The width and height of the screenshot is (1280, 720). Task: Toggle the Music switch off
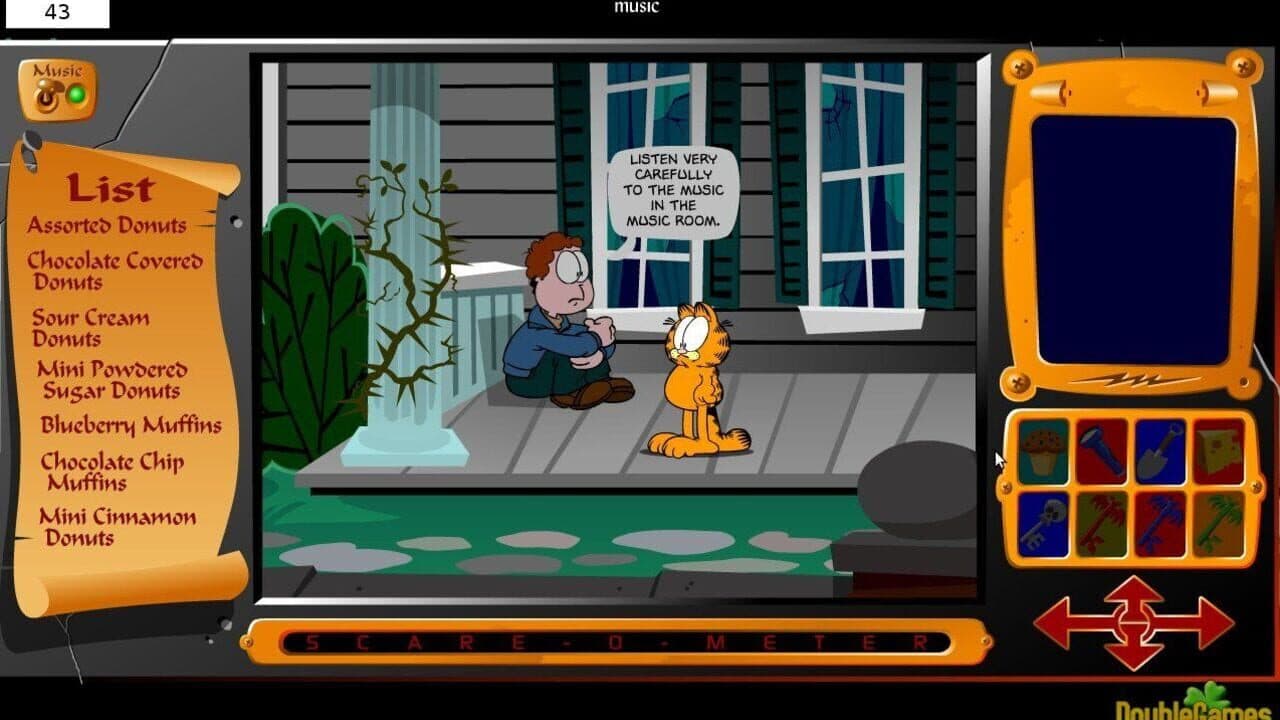48,92
